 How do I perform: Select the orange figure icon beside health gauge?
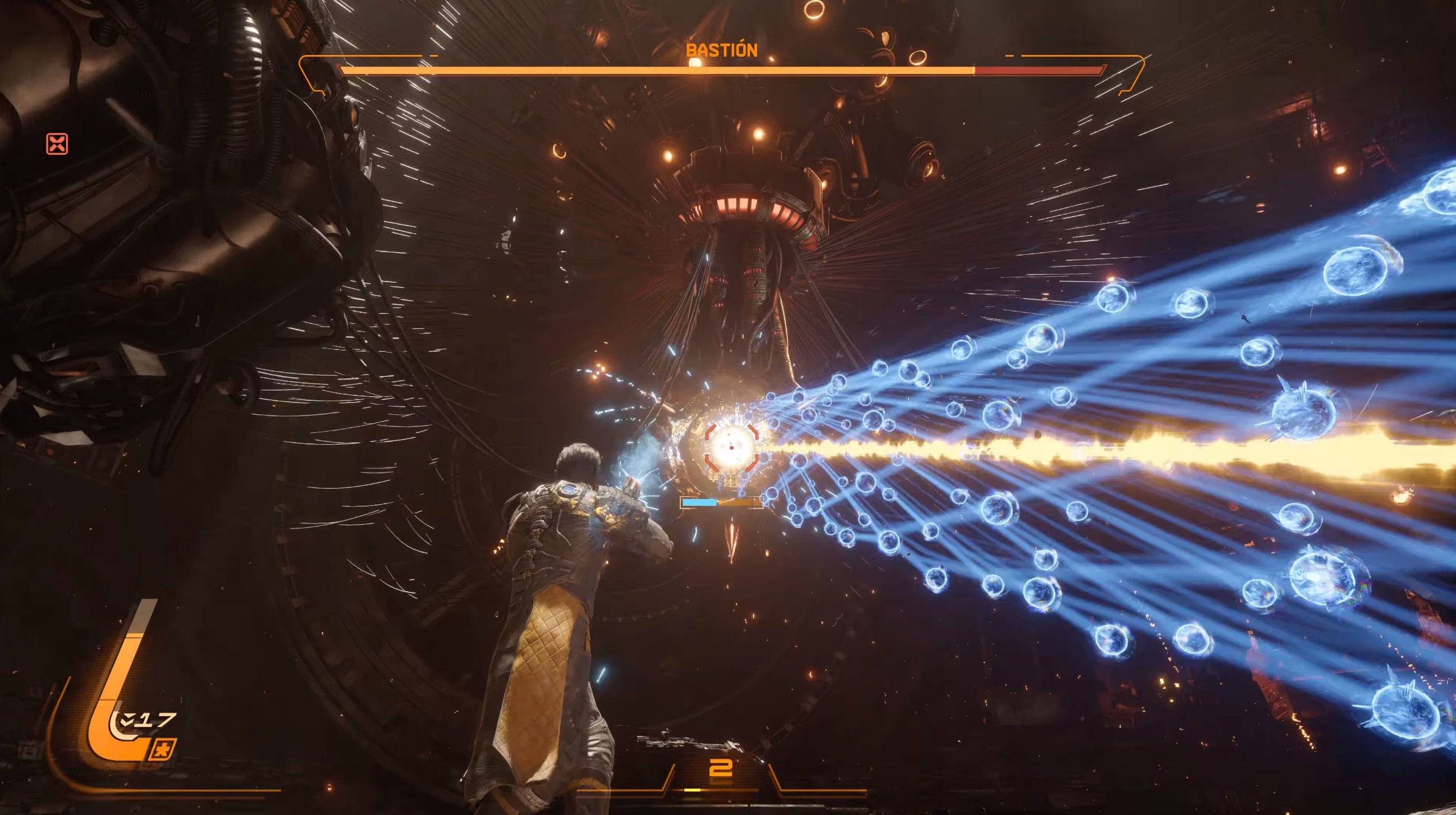point(163,749)
